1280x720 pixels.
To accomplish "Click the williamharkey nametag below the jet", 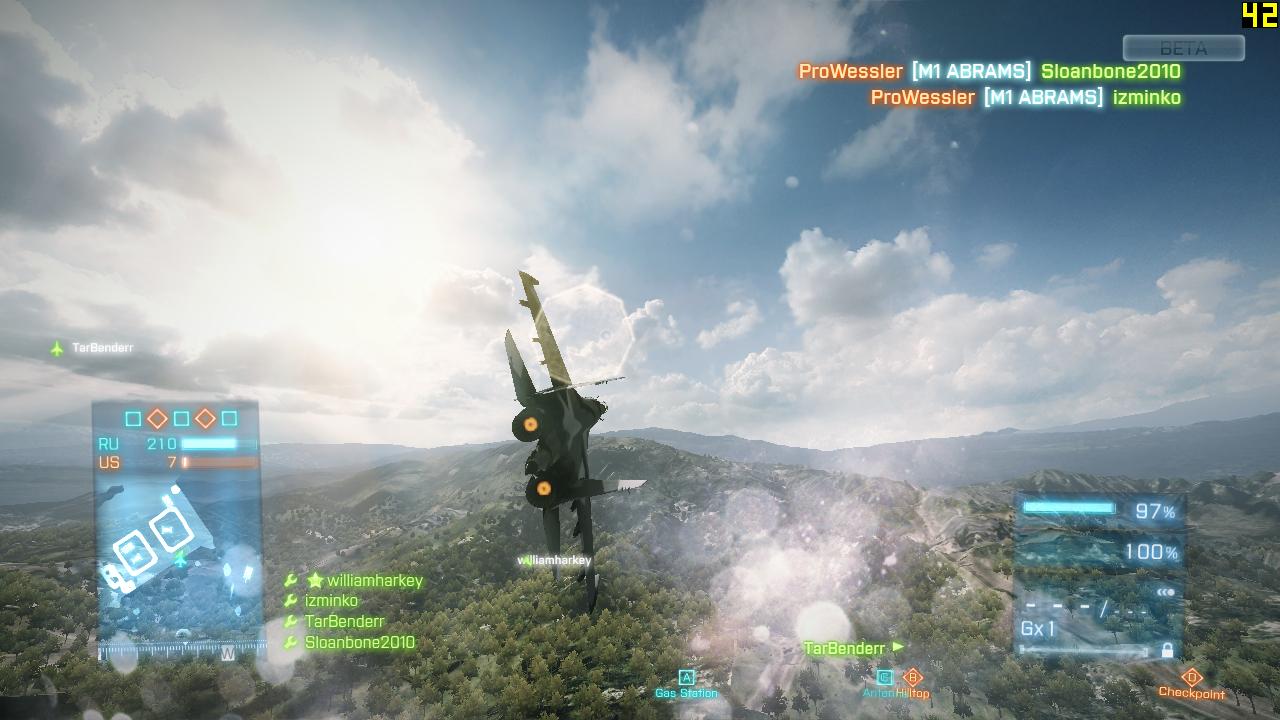I will coord(555,561).
